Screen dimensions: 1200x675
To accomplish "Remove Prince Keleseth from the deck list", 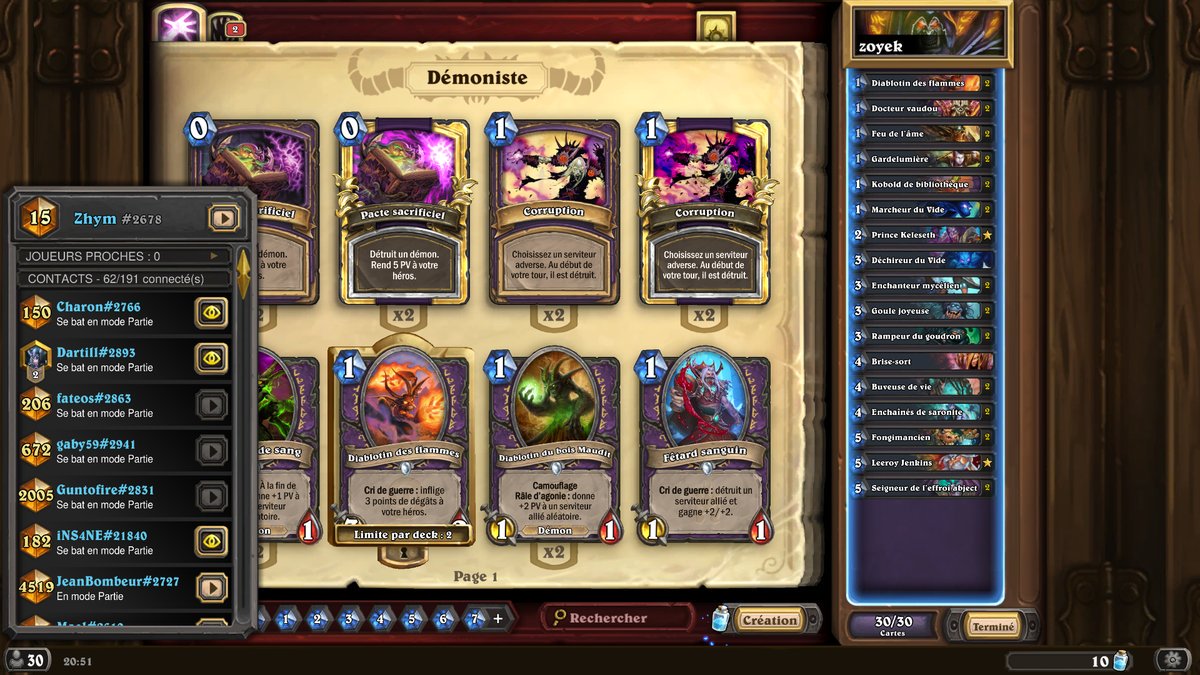I will [922, 235].
